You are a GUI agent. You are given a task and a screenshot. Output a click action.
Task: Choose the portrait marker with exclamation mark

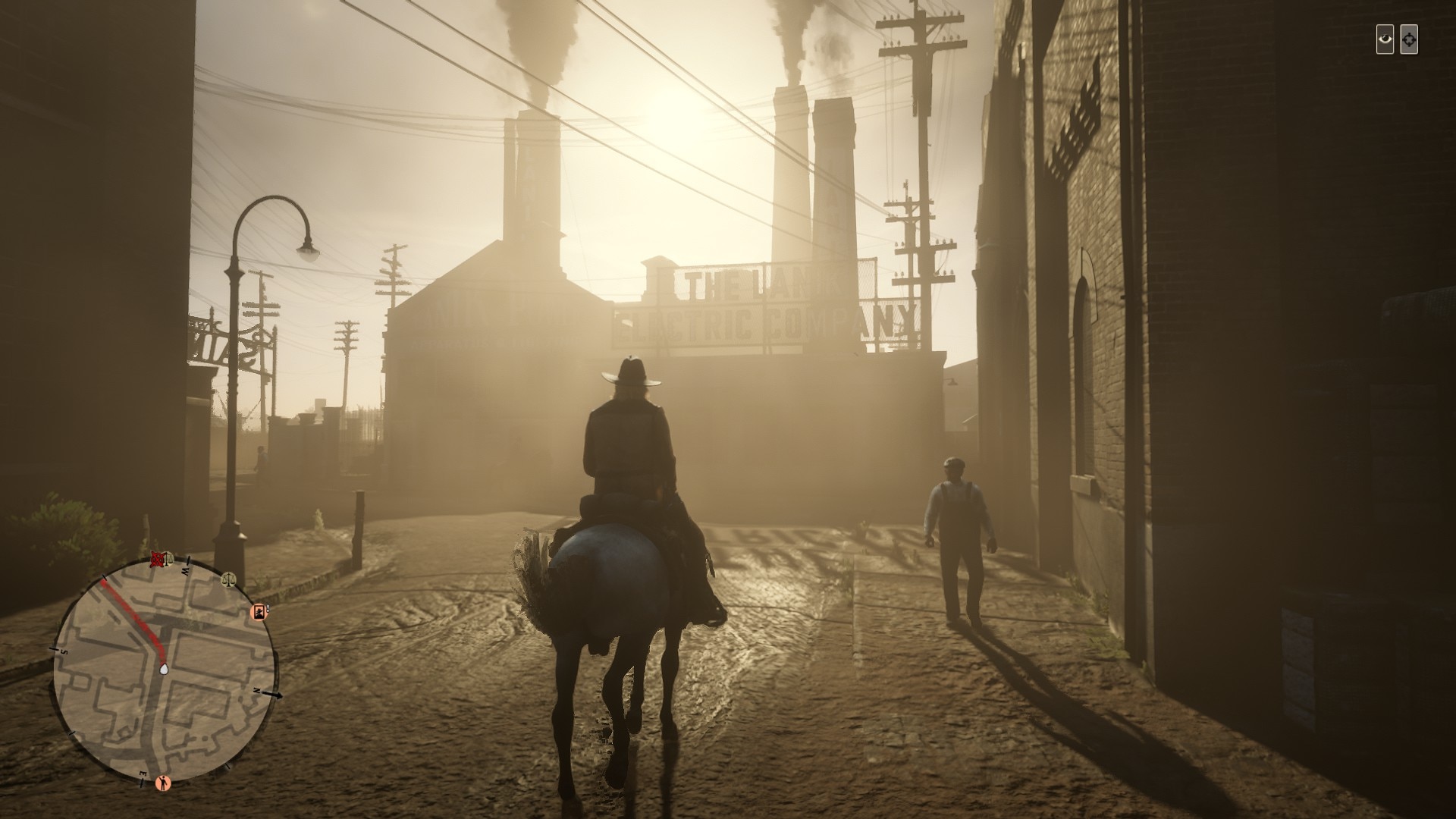point(259,611)
